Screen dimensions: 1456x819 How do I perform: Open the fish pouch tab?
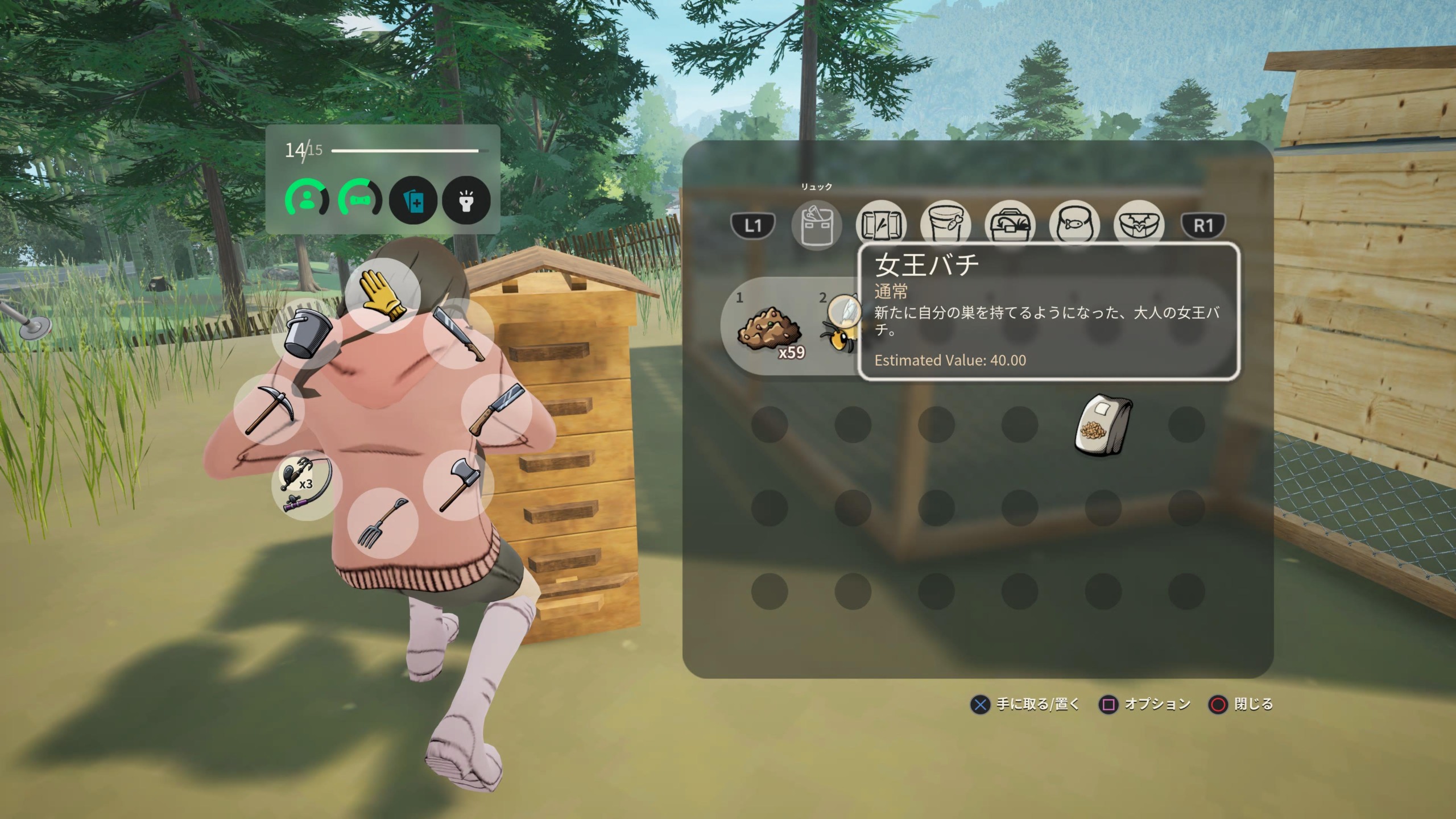pyautogui.click(x=1074, y=225)
